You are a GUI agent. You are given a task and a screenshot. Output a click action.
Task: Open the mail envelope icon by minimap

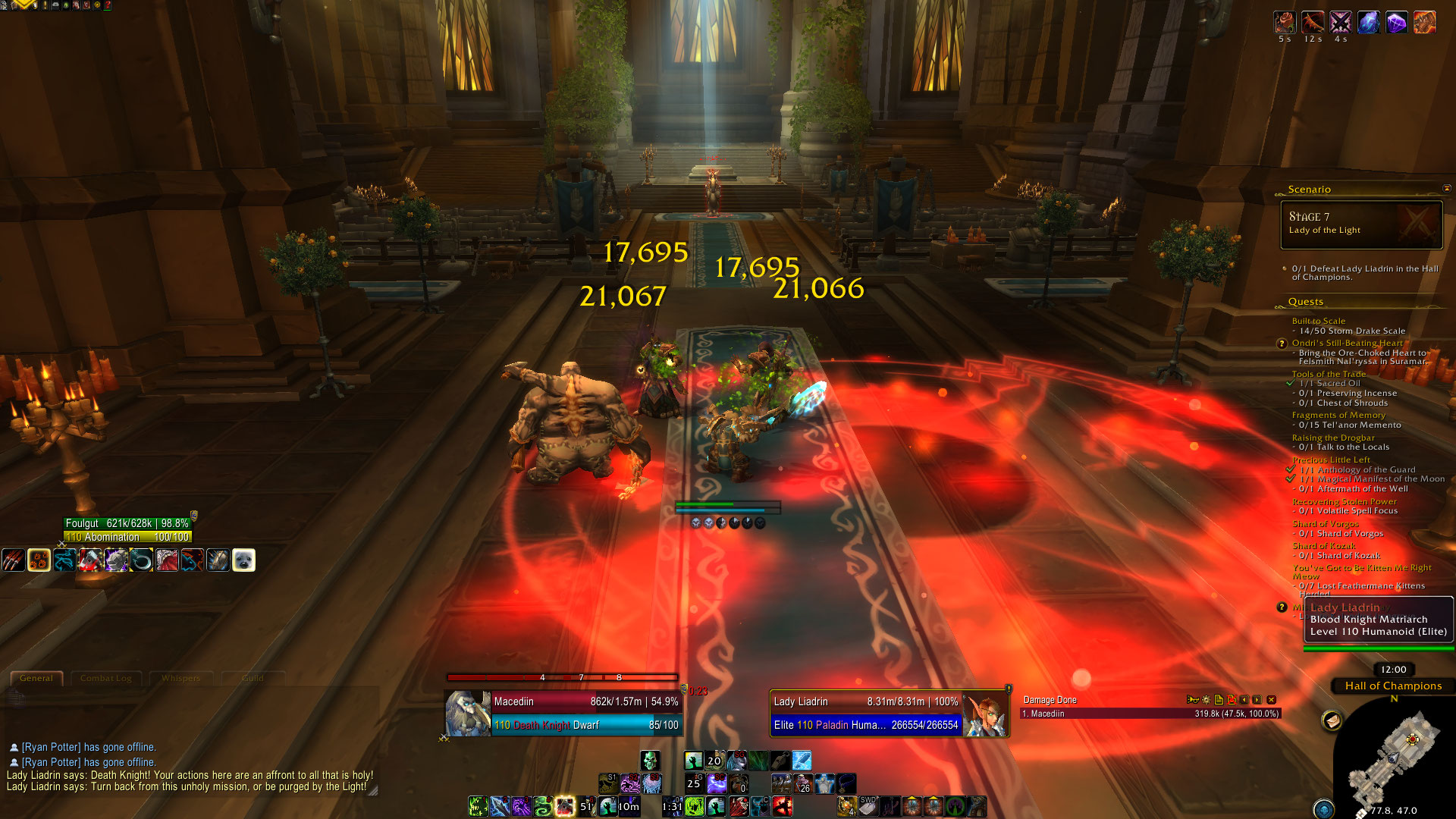tap(1332, 720)
